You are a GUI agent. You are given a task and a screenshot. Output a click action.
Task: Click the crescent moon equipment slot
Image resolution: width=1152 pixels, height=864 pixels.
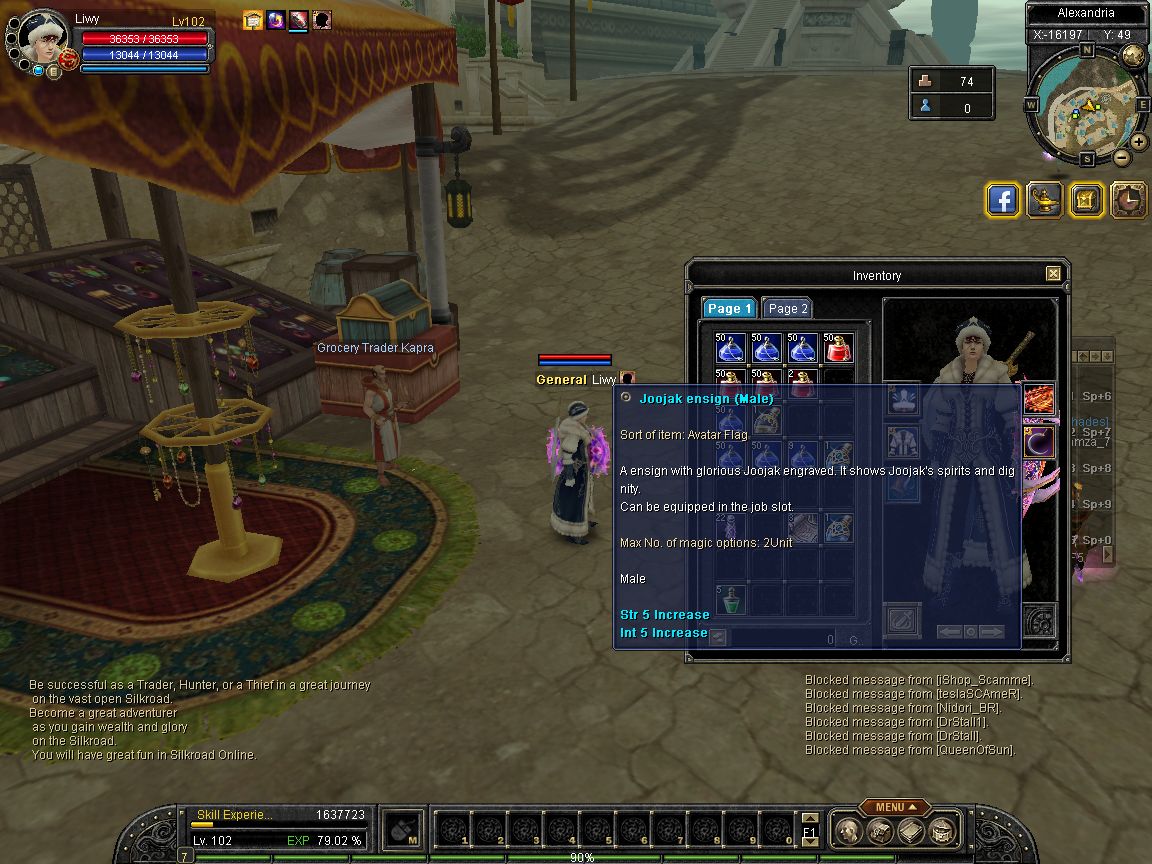1040,441
